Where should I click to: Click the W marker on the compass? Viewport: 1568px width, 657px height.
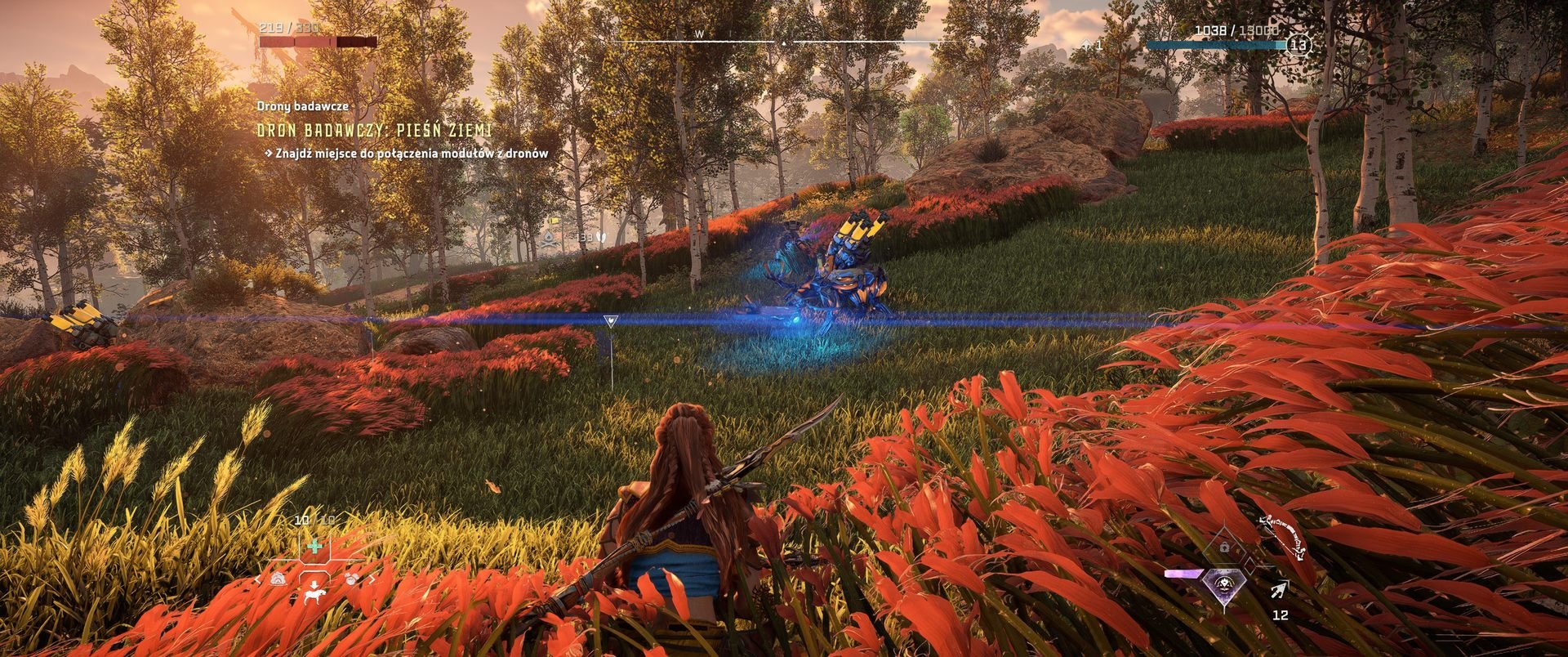point(698,35)
